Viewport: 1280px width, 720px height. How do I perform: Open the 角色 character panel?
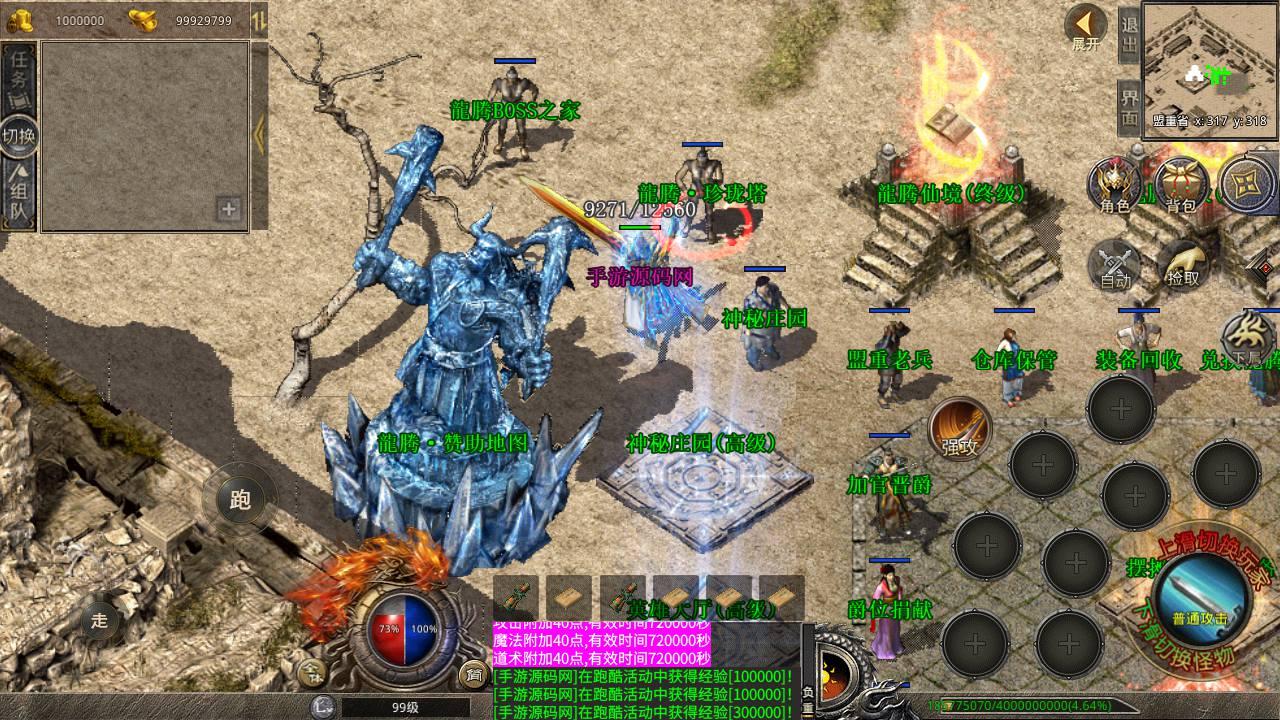1115,186
